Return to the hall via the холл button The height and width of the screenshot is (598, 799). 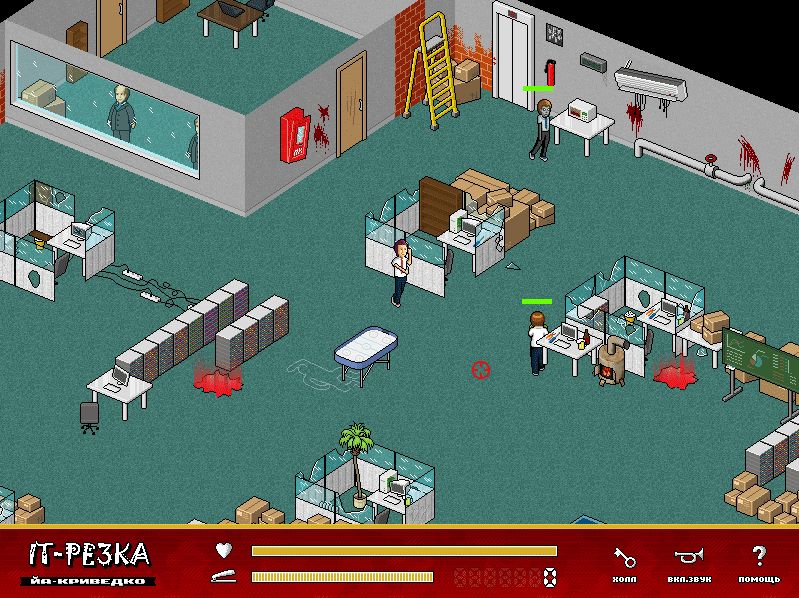click(x=623, y=563)
